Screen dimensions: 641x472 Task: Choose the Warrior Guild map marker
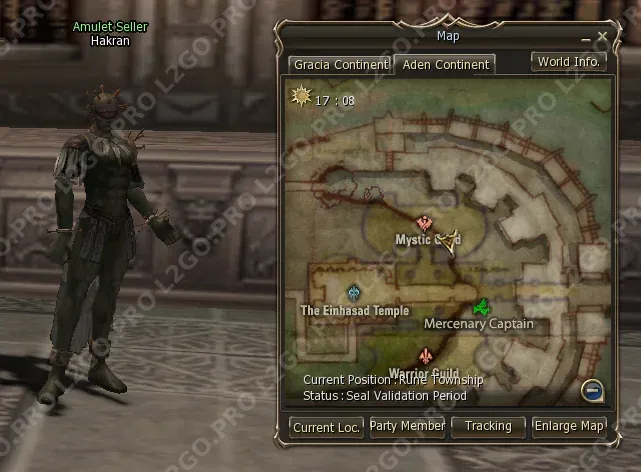[x=427, y=357]
